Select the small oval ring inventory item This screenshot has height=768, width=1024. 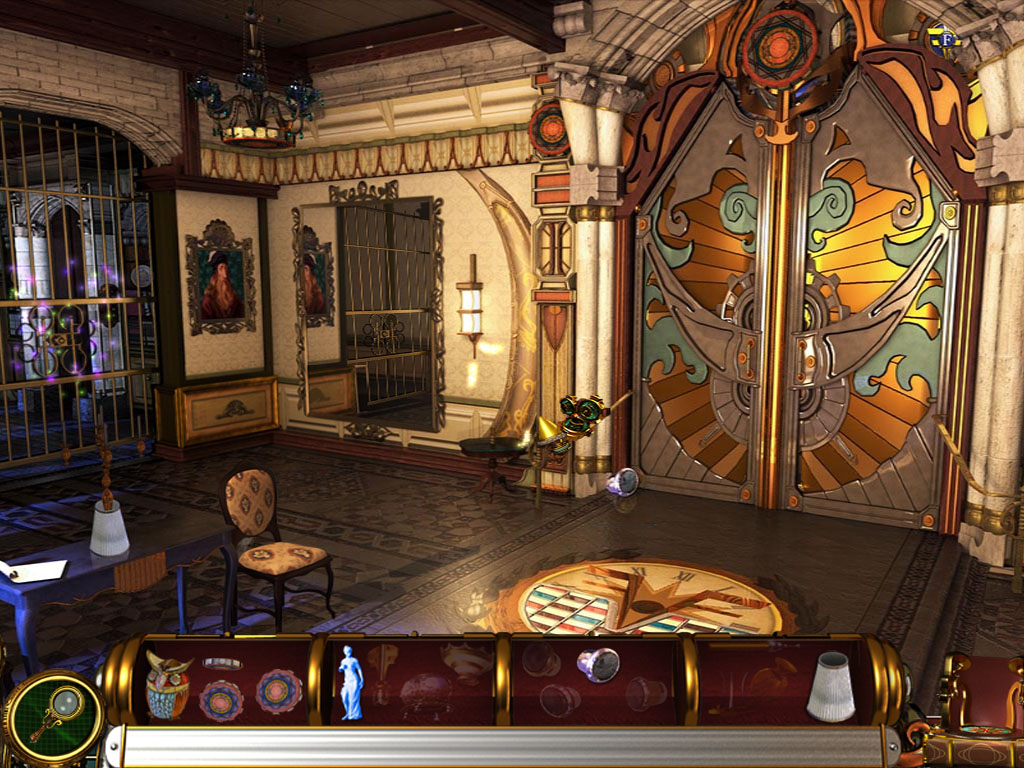pyautogui.click(x=222, y=663)
